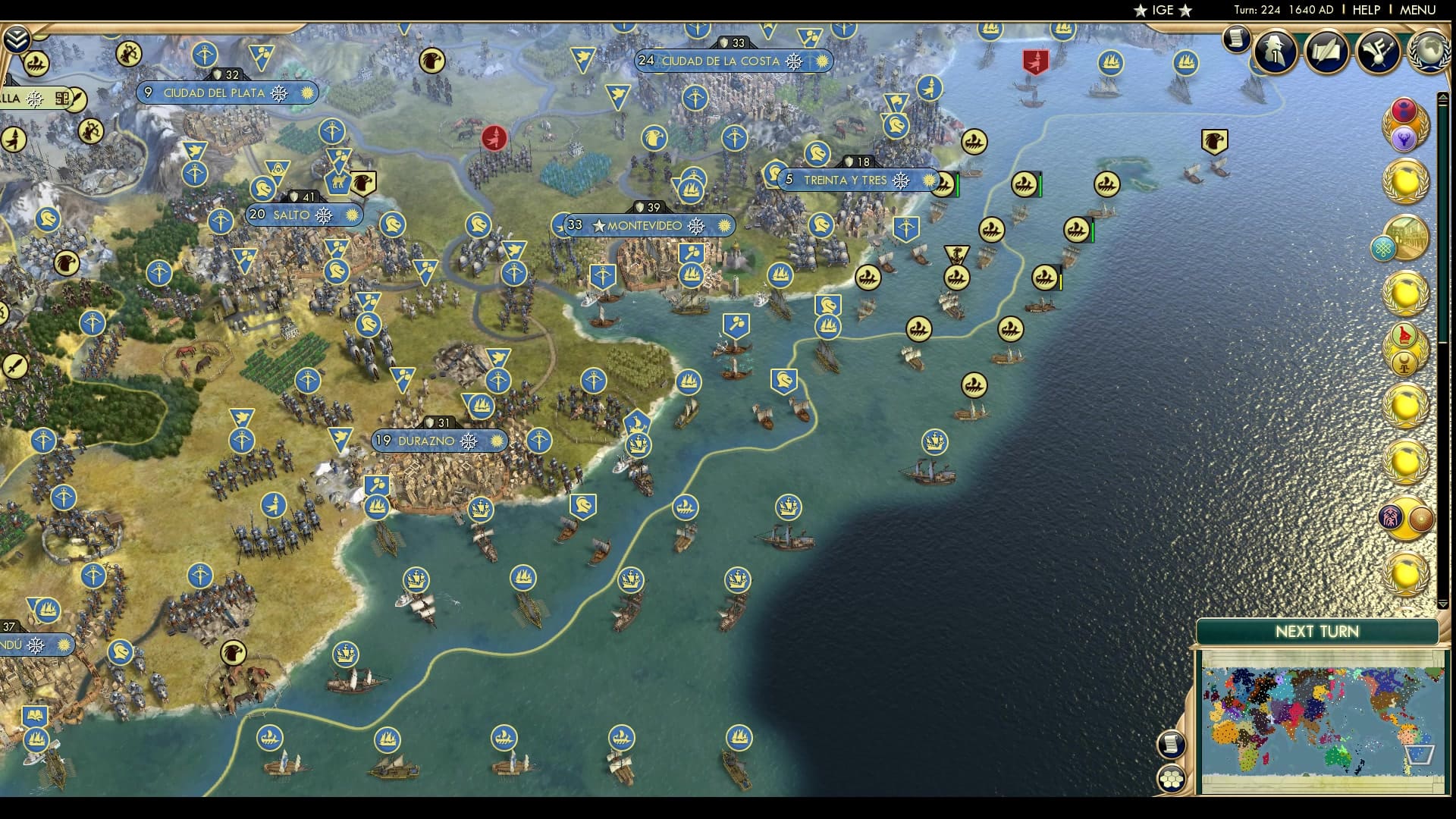Viewport: 1456px width, 819px height.
Task: Open the social policies scroll-and-quill icon
Action: [x=1326, y=51]
